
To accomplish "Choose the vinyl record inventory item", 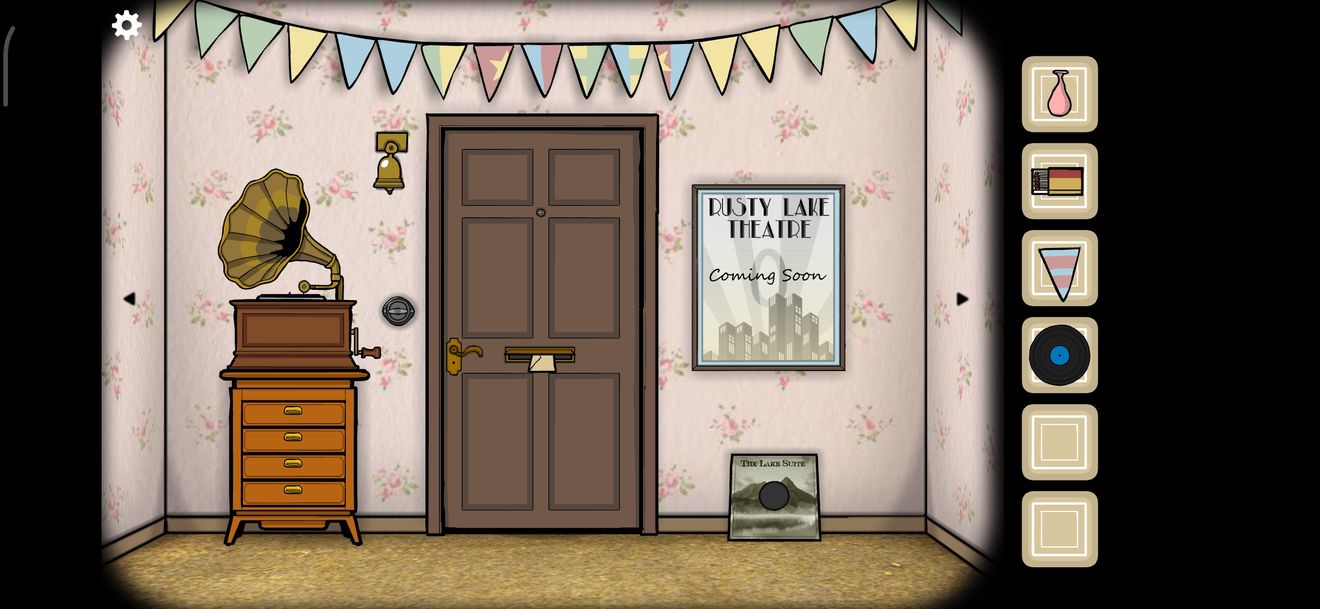I will 1059,355.
